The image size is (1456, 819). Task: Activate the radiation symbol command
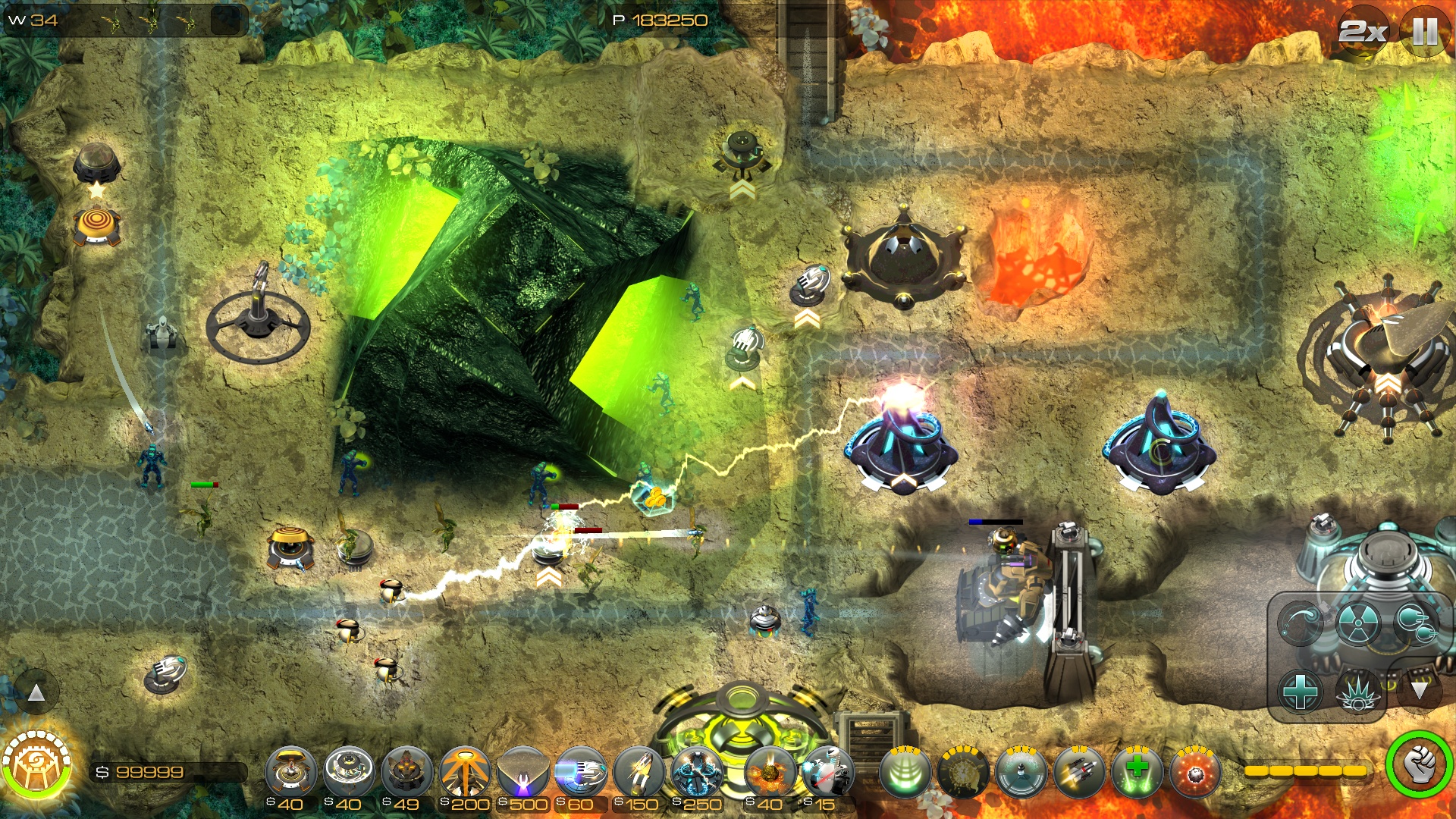click(x=1357, y=623)
